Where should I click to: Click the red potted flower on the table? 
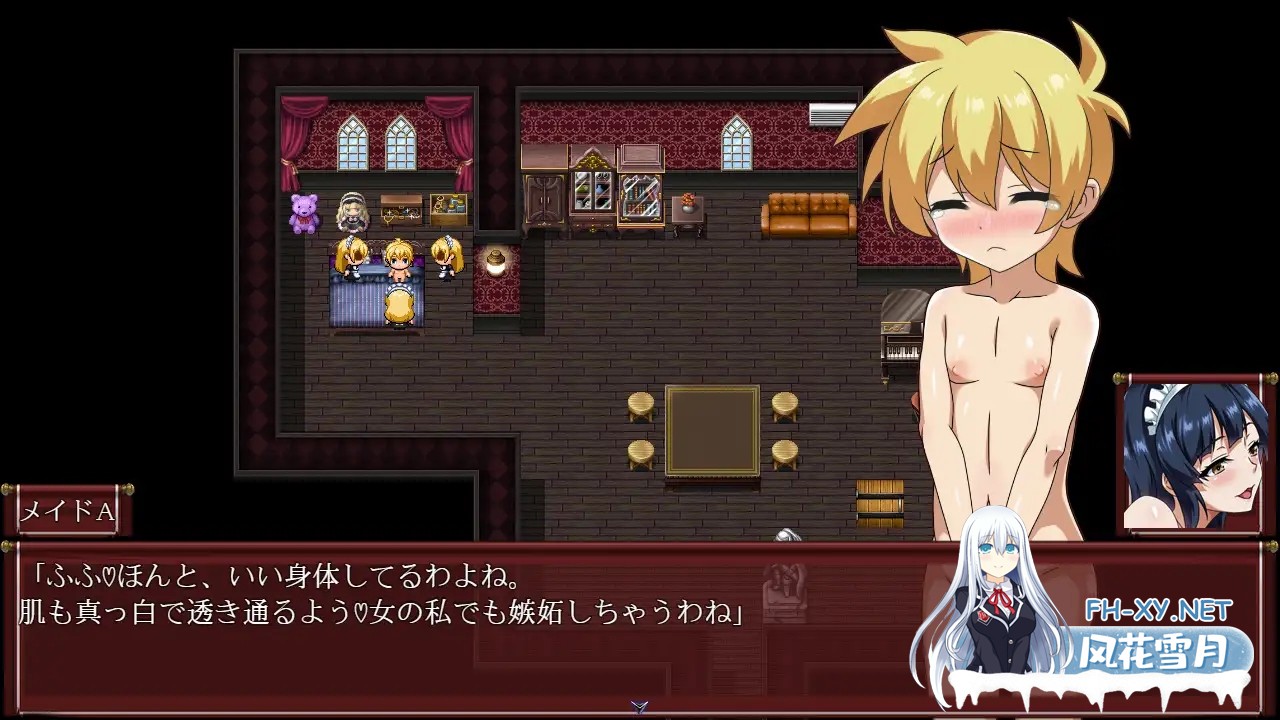click(687, 200)
